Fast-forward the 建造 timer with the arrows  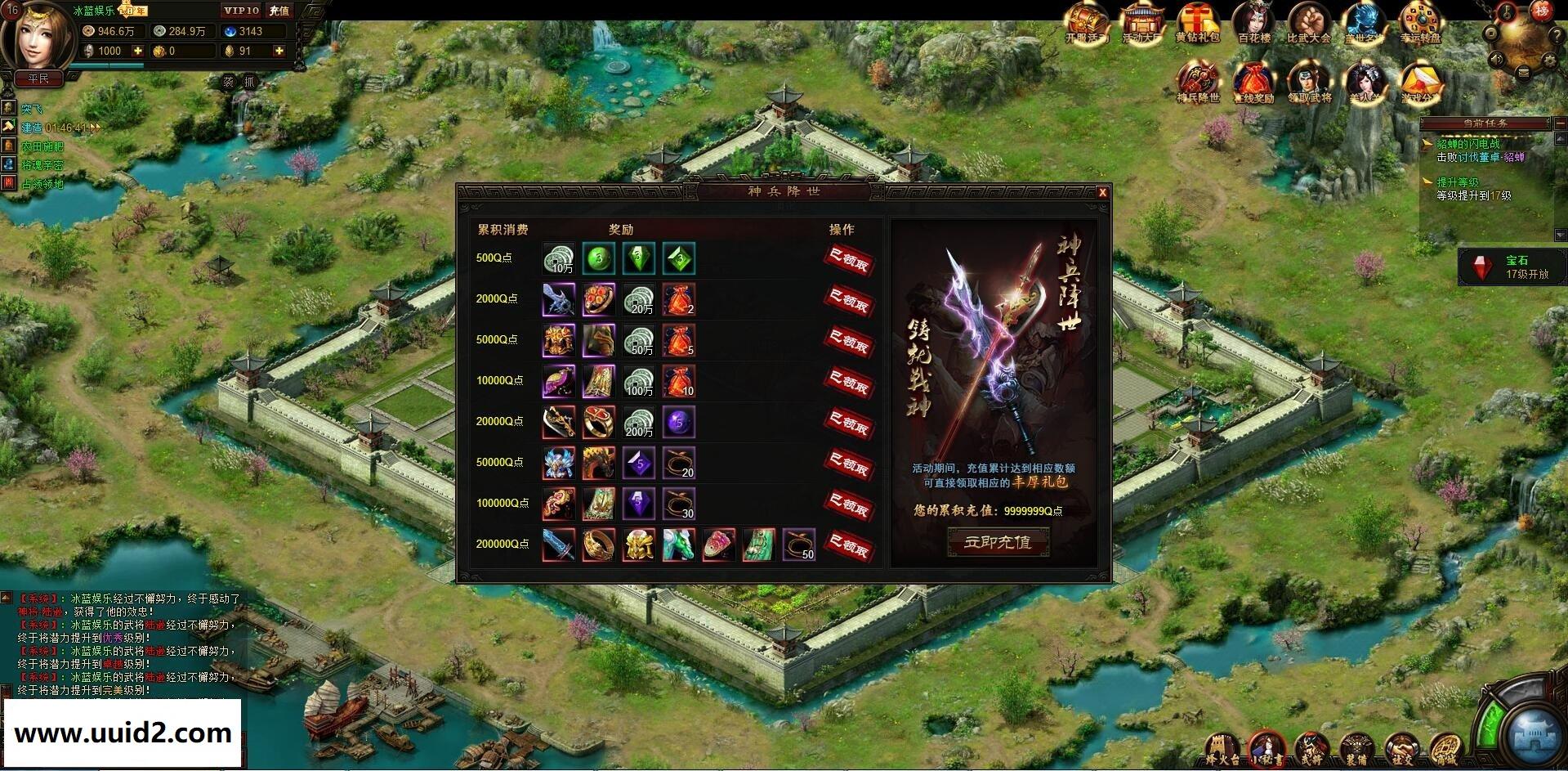[x=96, y=127]
